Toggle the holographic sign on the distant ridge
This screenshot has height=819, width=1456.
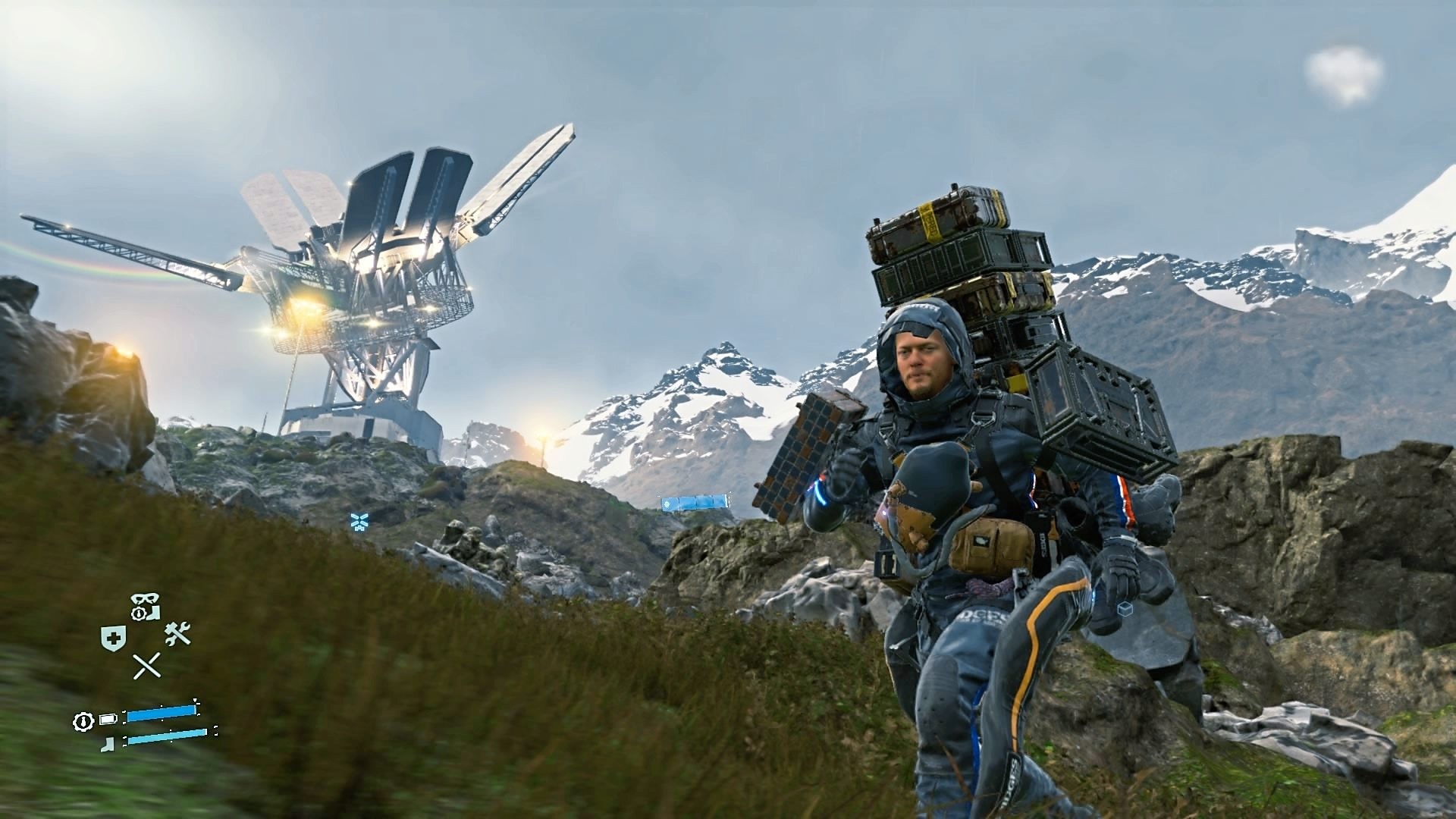pyautogui.click(x=694, y=503)
